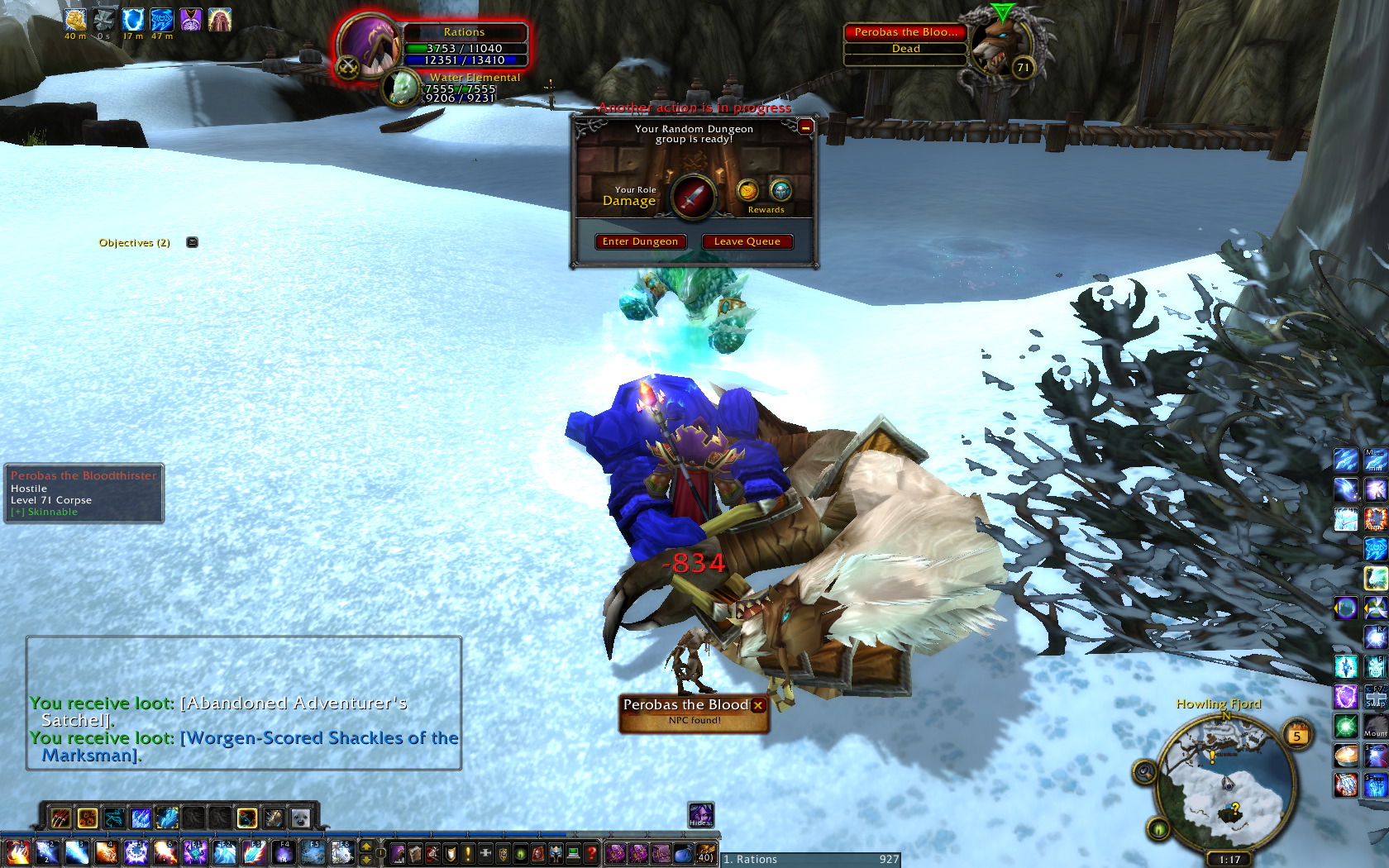This screenshot has height=868, width=1389.
Task: Click the golden fist buff icon
Action: 75,20
